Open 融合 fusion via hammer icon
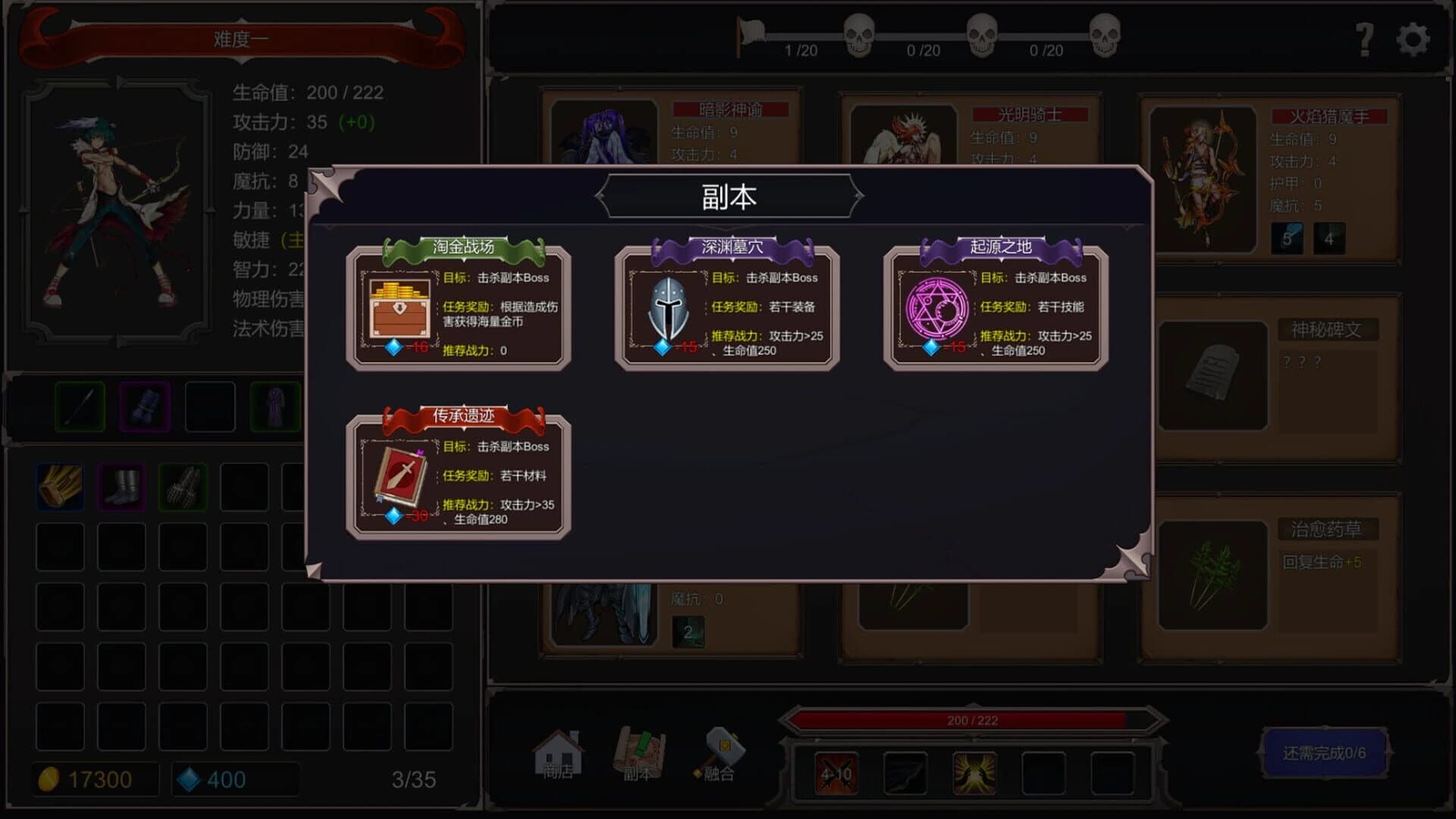 [722, 751]
